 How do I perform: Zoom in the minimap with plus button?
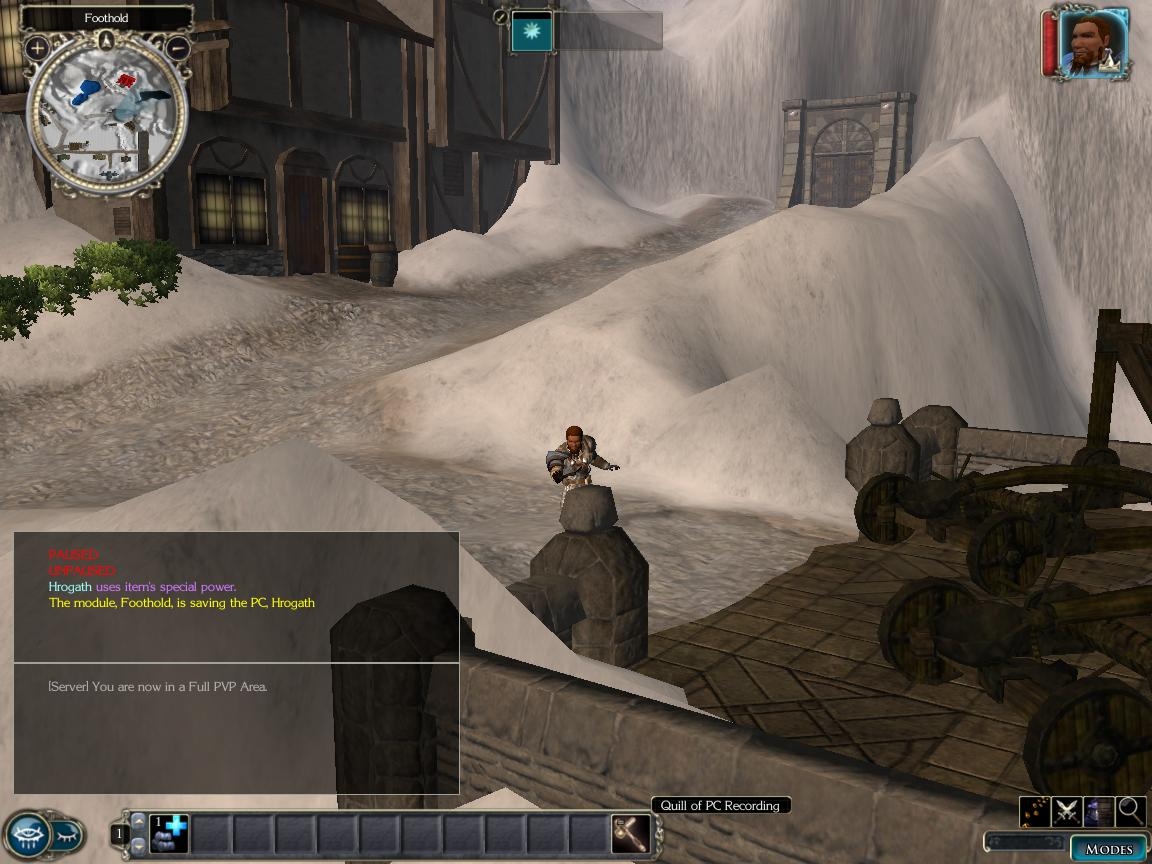point(38,47)
